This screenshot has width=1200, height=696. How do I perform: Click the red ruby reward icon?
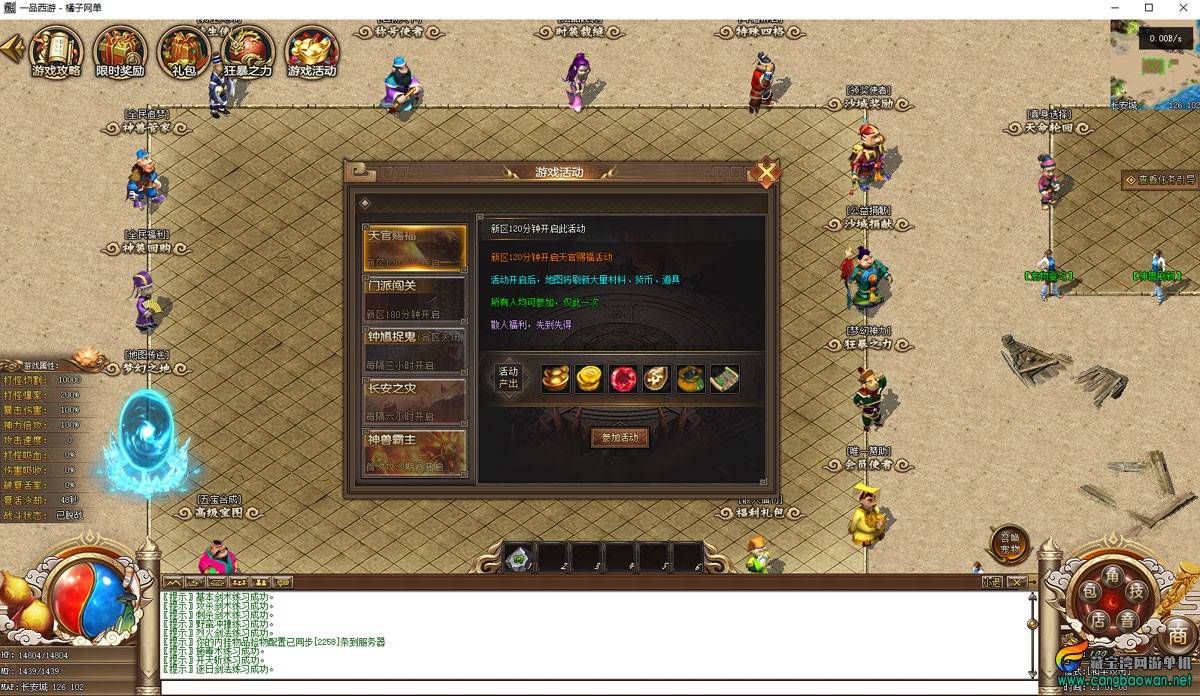click(624, 378)
